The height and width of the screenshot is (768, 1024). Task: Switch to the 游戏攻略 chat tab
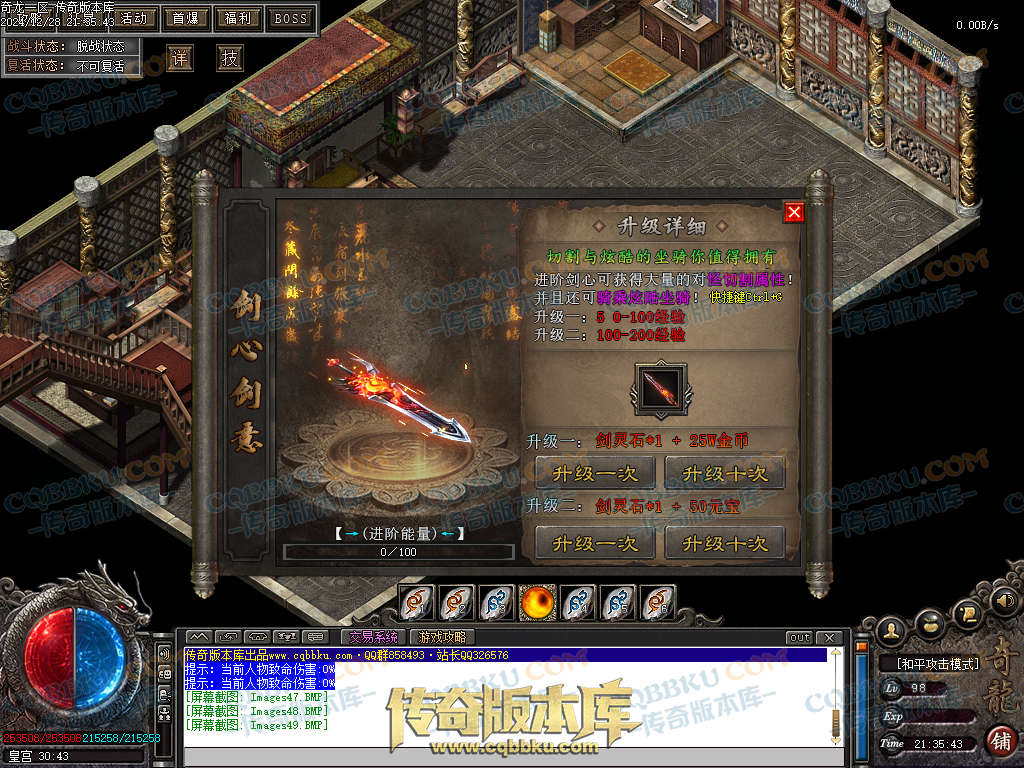(x=442, y=637)
